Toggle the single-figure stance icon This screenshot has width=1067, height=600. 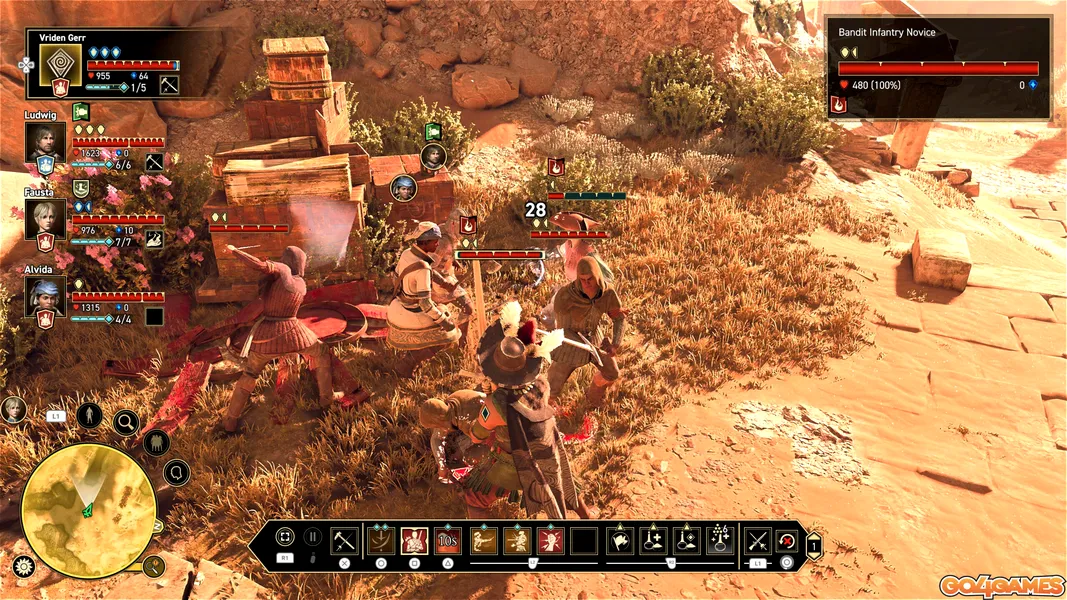[x=89, y=414]
